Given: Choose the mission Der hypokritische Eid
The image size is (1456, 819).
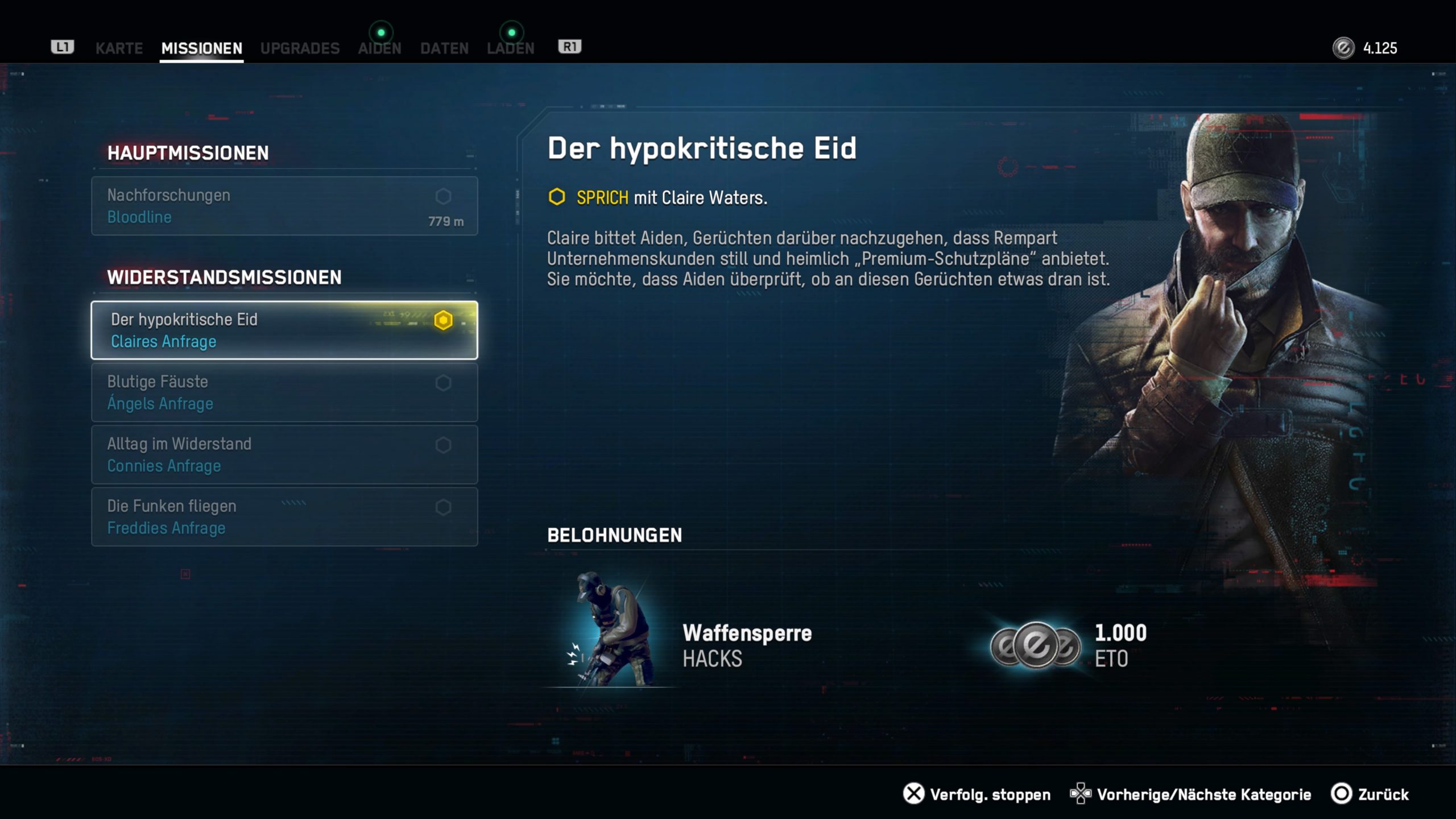Looking at the screenshot, I should 284,330.
